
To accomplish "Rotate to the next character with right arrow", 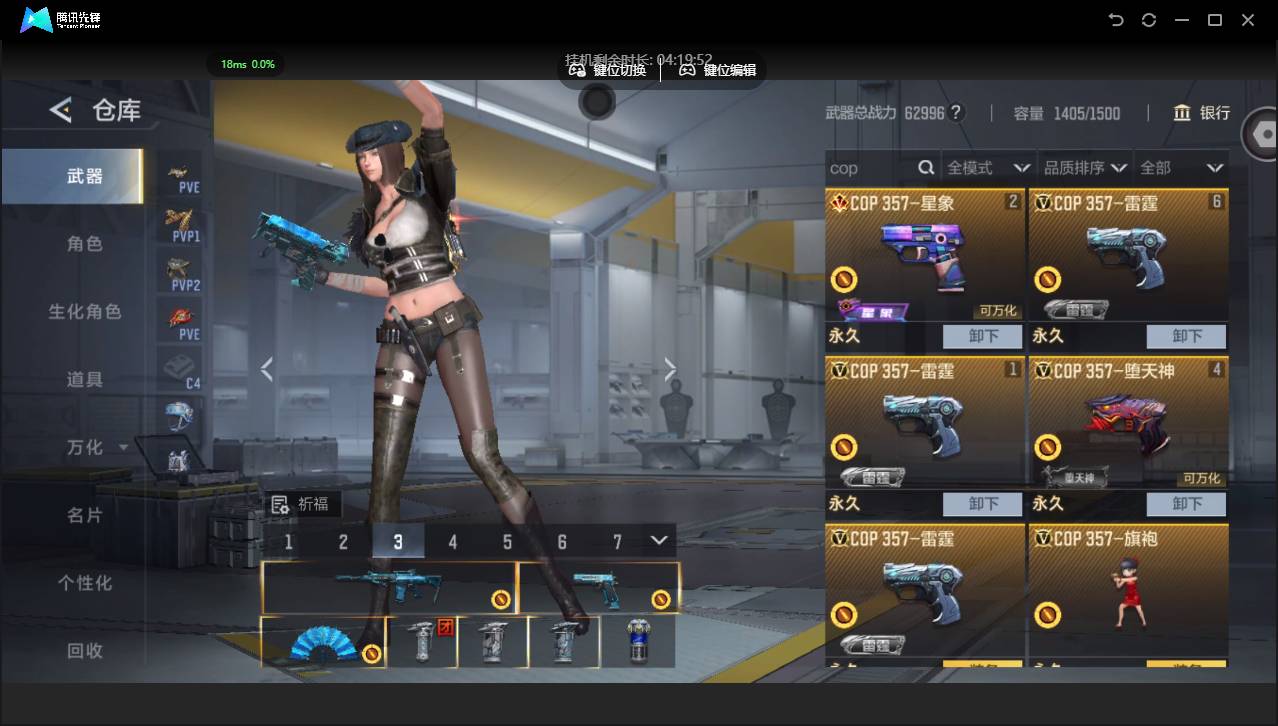I will point(670,370).
